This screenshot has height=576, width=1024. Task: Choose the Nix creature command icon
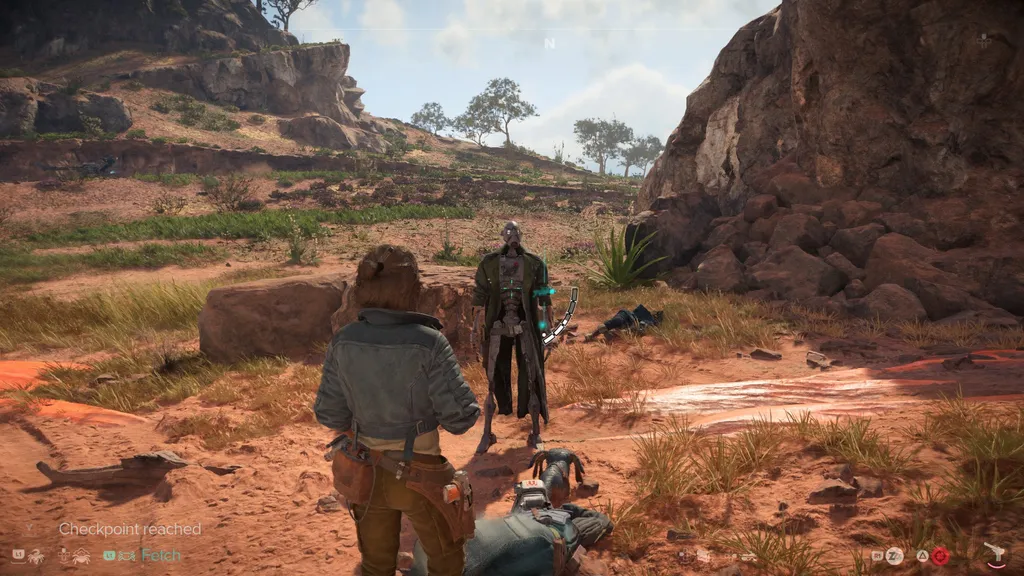click(x=34, y=555)
